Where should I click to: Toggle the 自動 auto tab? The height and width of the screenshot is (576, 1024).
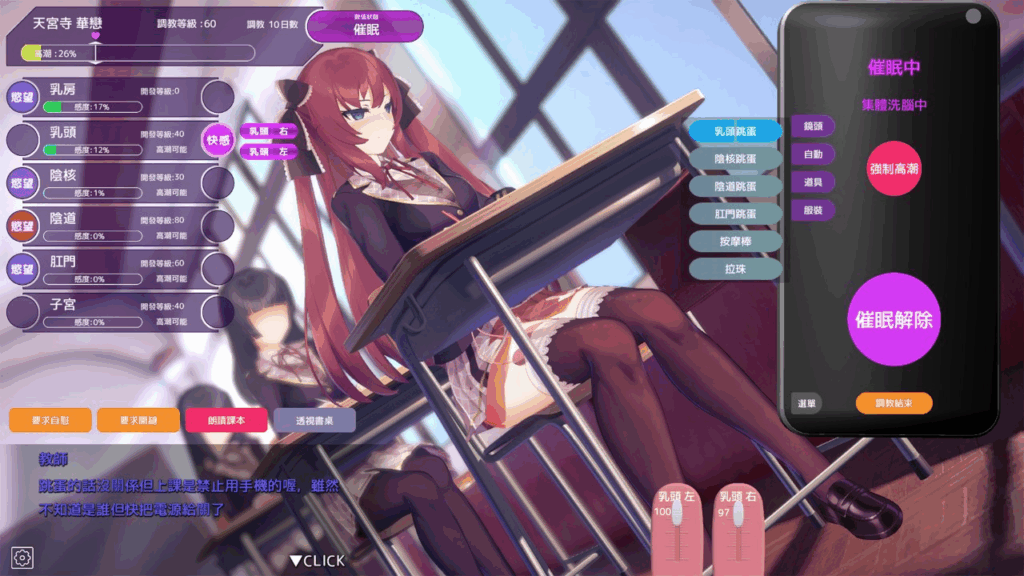tap(813, 154)
